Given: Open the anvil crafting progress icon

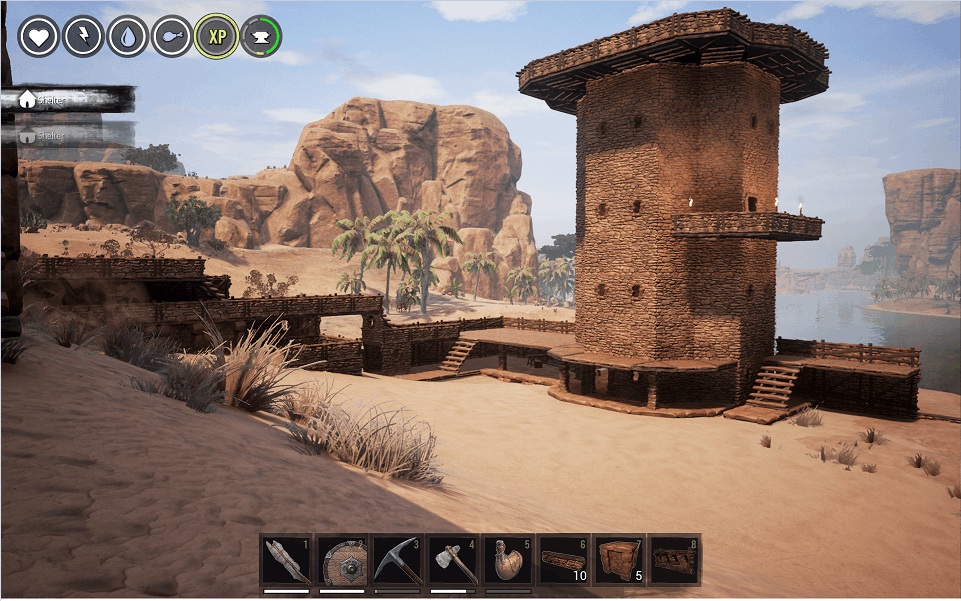Looking at the screenshot, I should pos(261,36).
